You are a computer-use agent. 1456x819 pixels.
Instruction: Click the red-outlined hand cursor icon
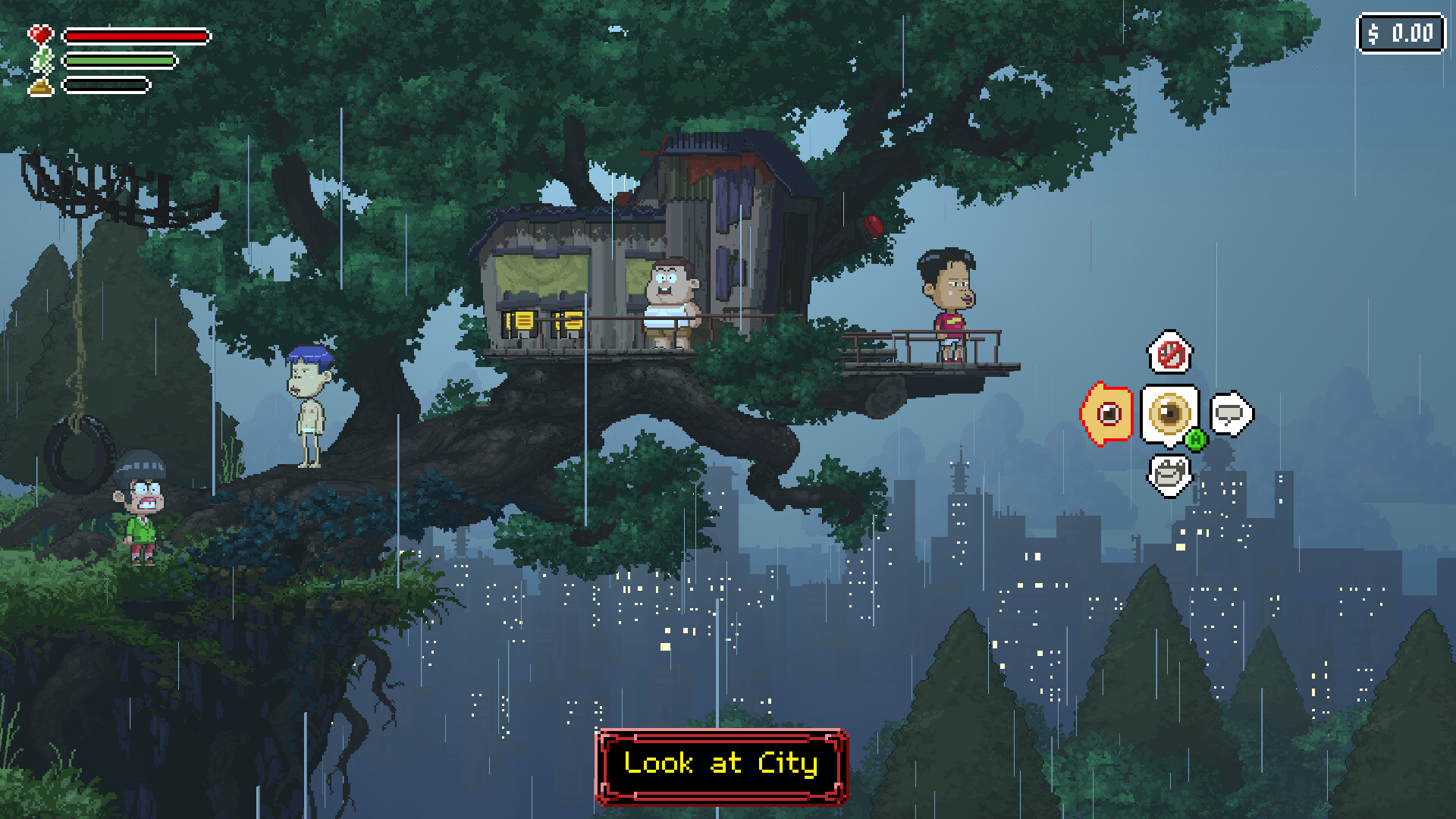(x=1108, y=414)
